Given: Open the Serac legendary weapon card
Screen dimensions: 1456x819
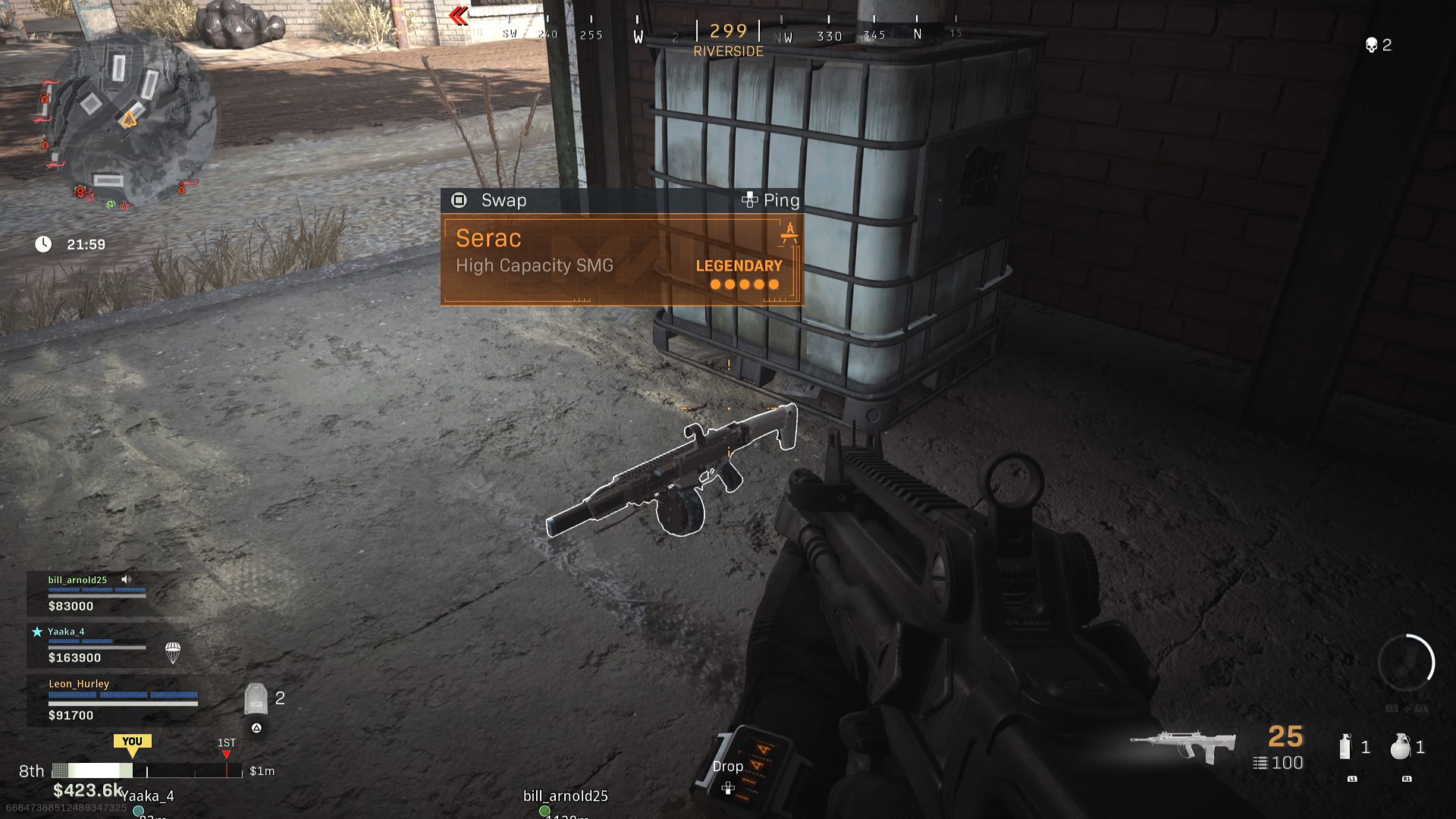Looking at the screenshot, I should click(622, 258).
